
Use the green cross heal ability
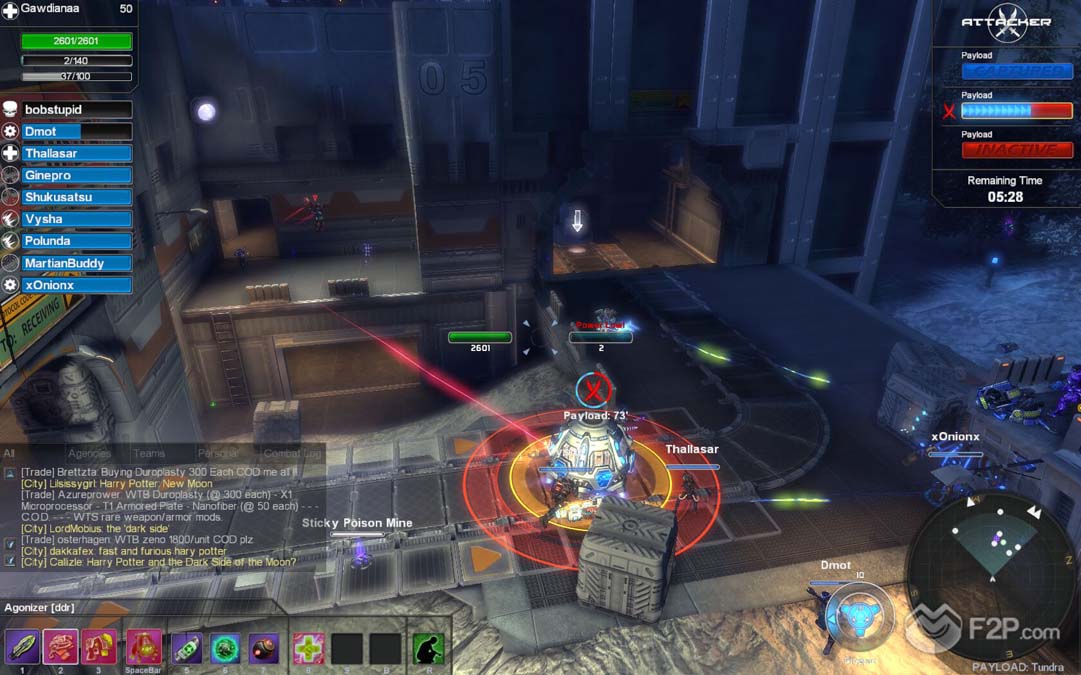(308, 648)
